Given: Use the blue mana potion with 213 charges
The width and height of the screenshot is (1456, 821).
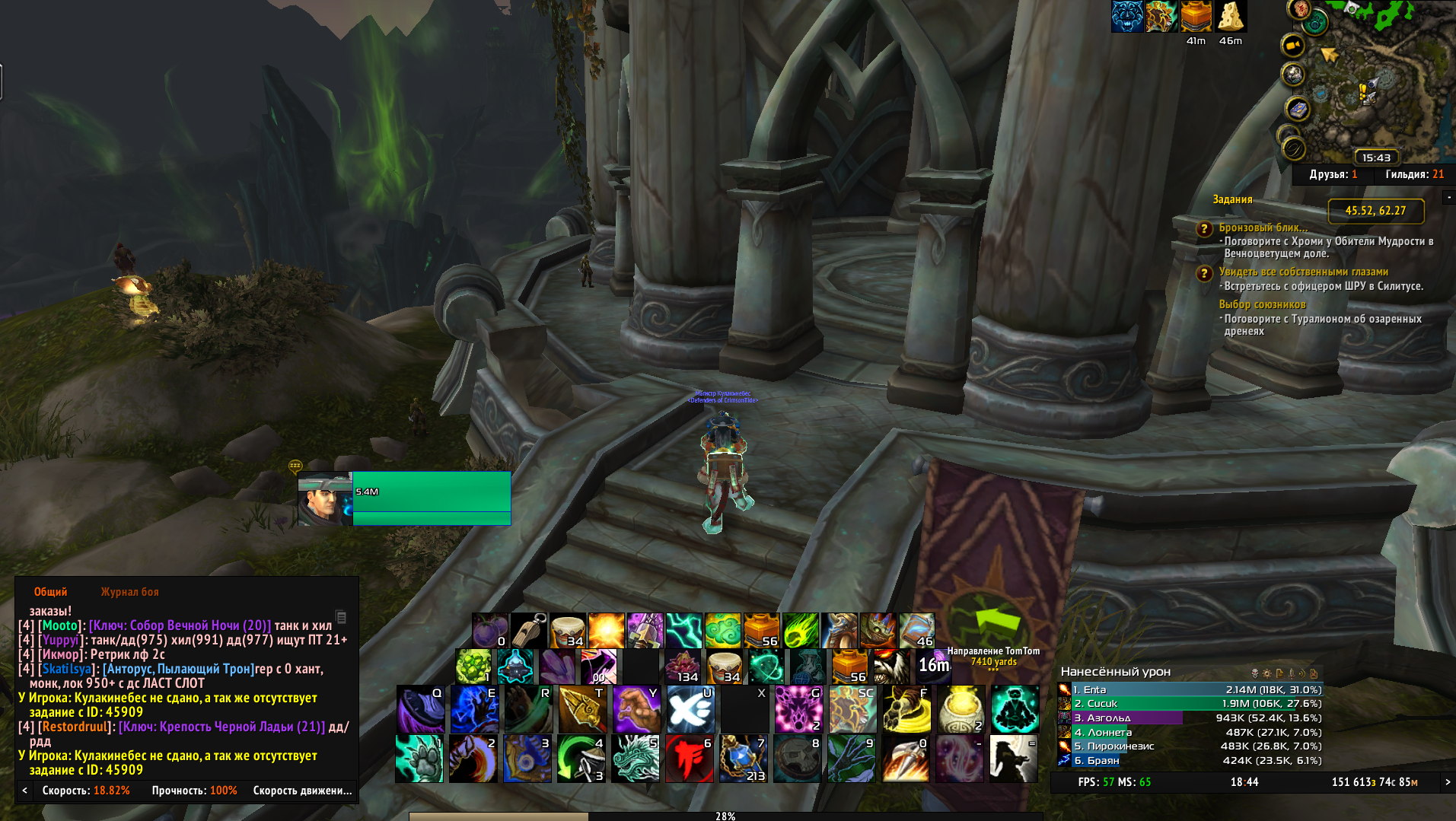Looking at the screenshot, I should point(744,758).
